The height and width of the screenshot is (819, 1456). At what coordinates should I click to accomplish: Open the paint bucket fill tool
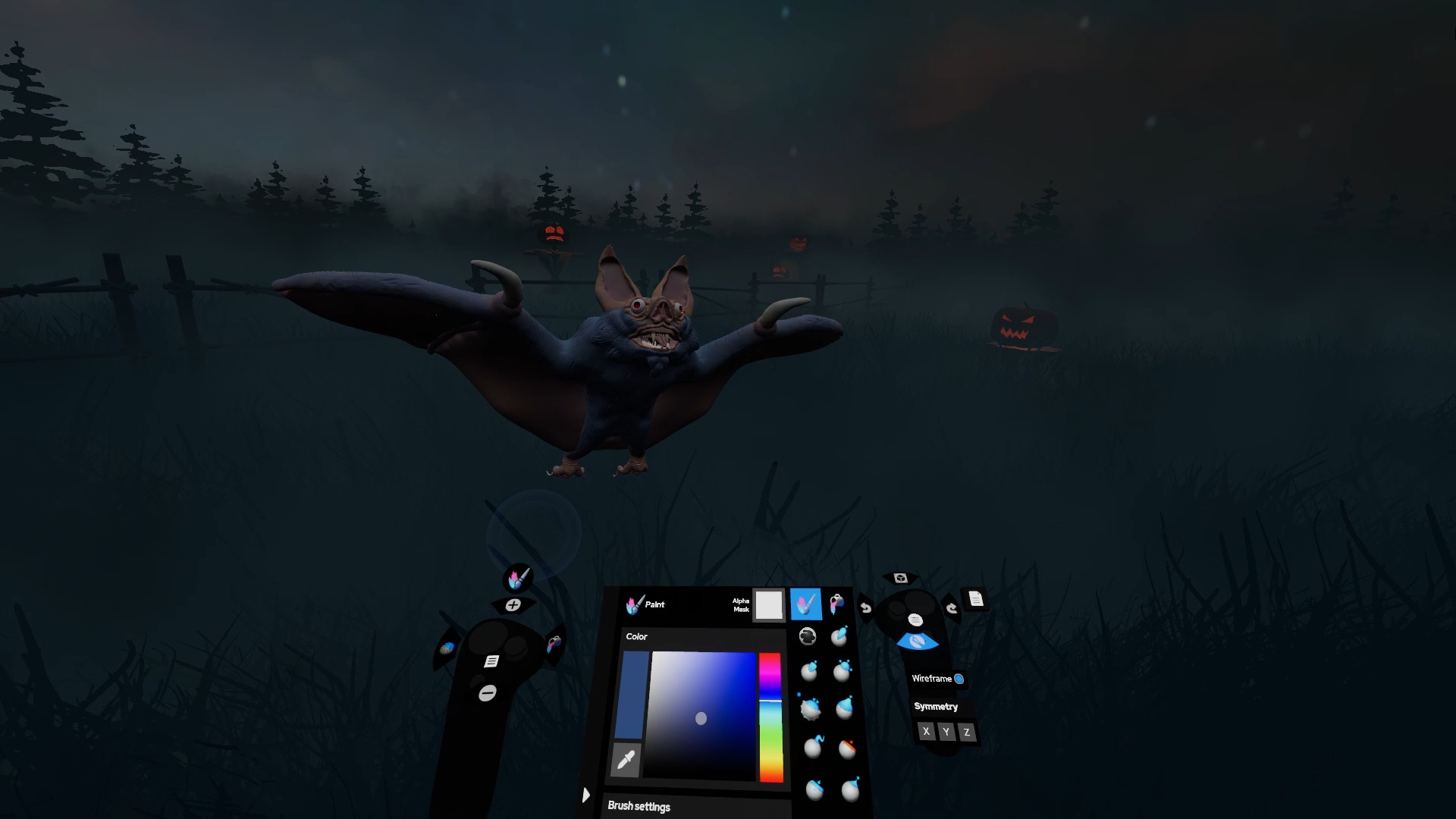tap(836, 604)
